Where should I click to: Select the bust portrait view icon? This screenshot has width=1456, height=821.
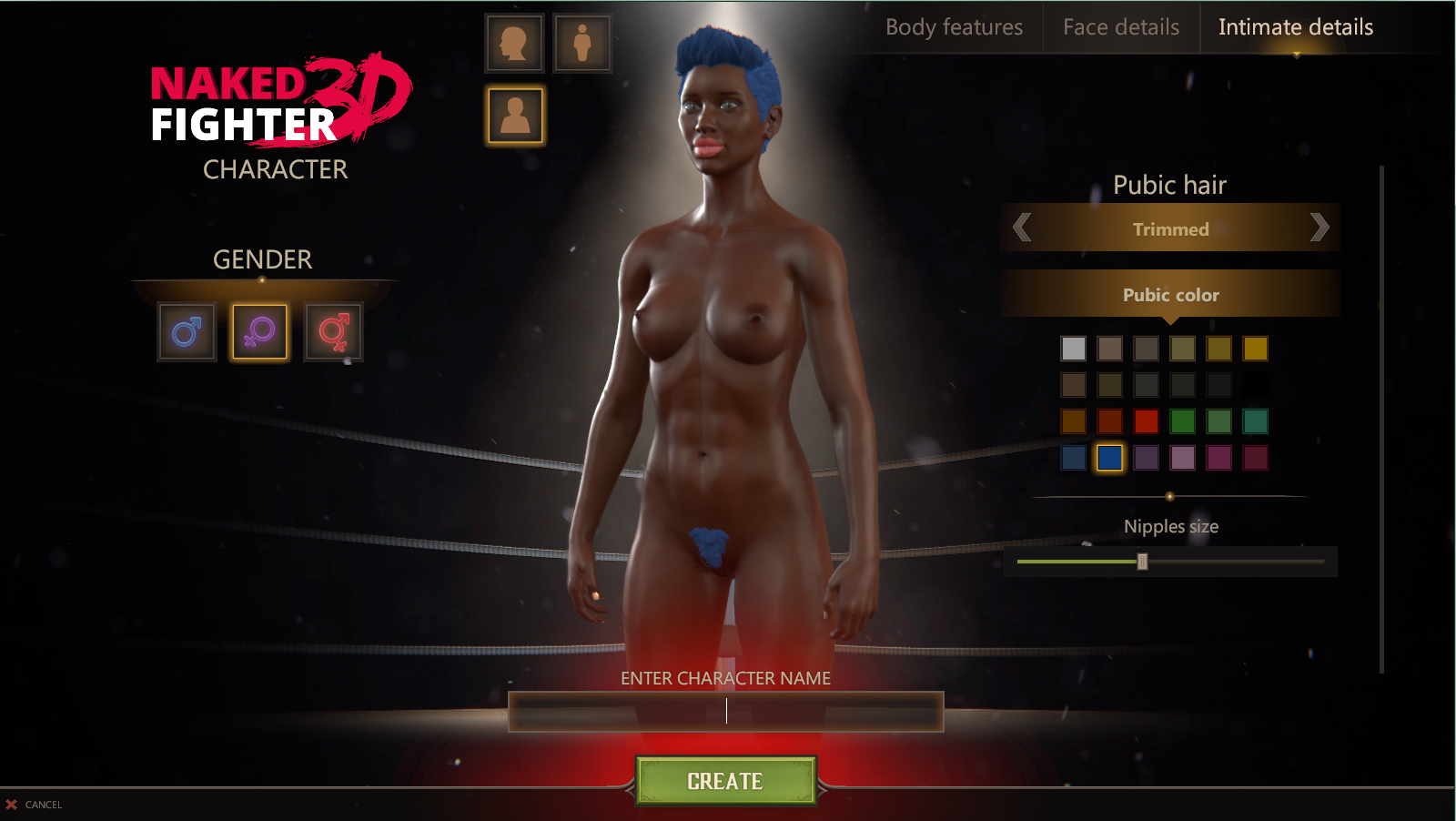[515, 116]
